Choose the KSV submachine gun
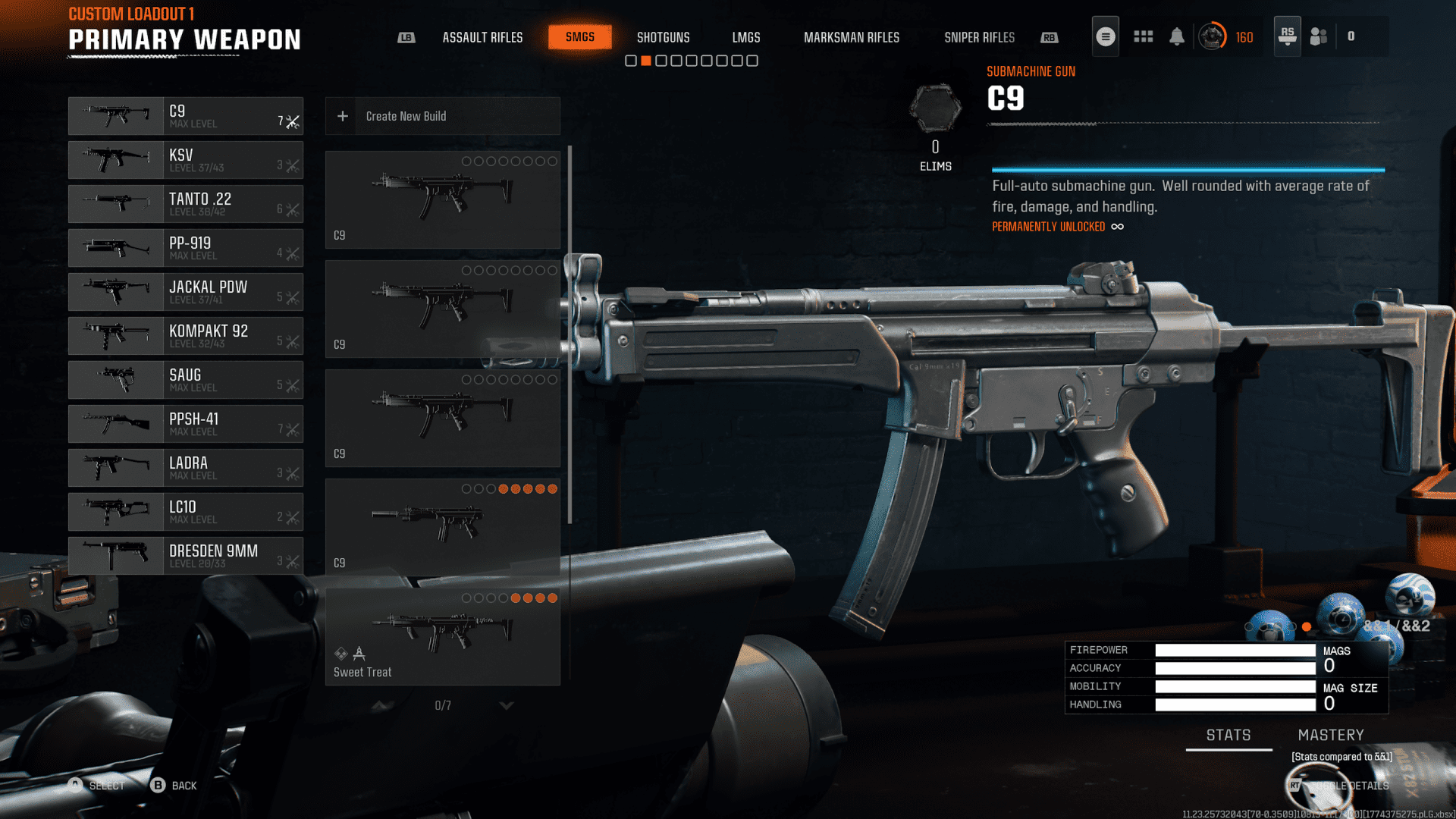The image size is (1456, 819). (186, 160)
